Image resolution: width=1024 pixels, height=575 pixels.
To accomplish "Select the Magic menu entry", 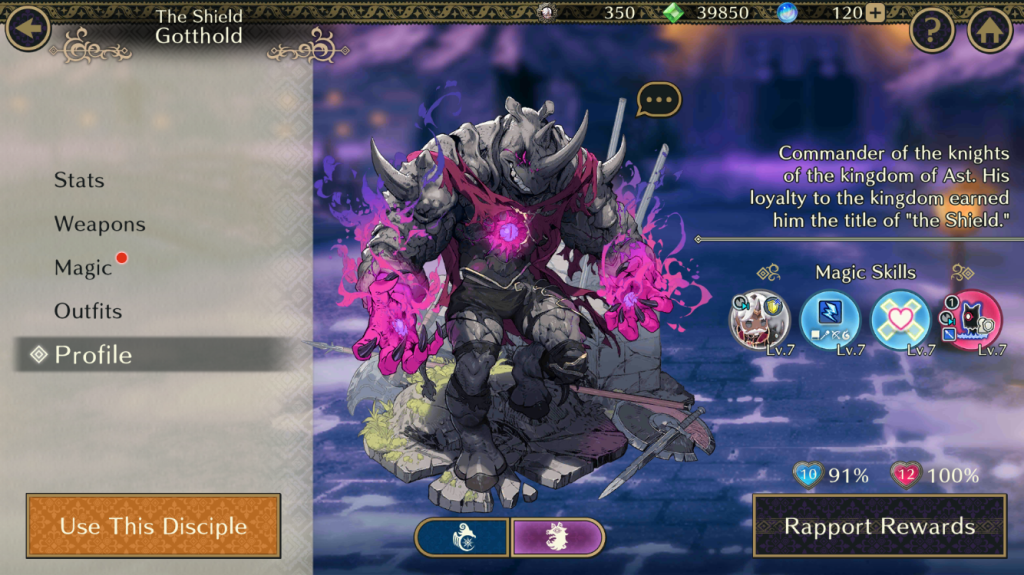I will 83,268.
